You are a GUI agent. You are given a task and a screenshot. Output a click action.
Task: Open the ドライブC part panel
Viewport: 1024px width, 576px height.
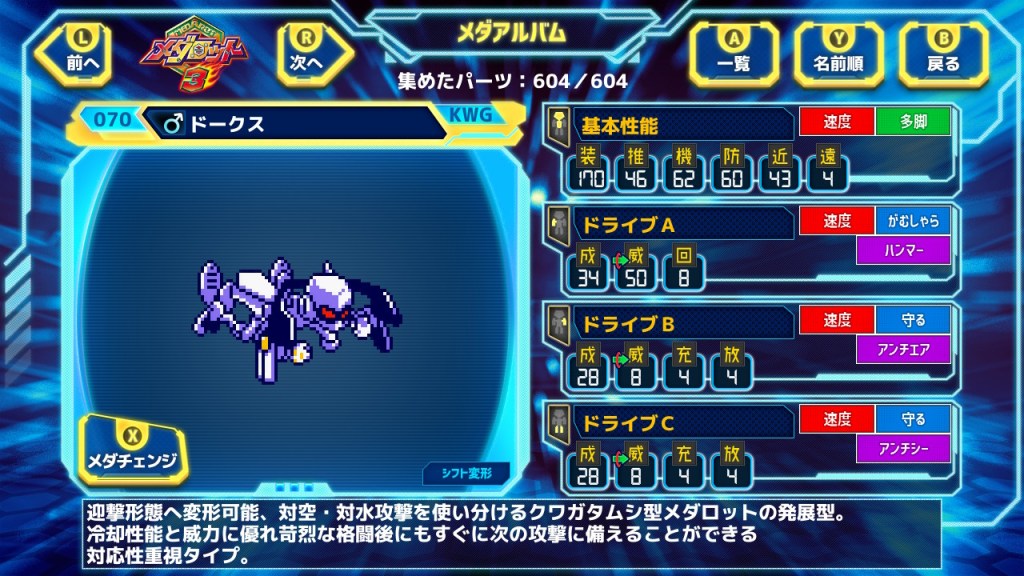[x=670, y=422]
